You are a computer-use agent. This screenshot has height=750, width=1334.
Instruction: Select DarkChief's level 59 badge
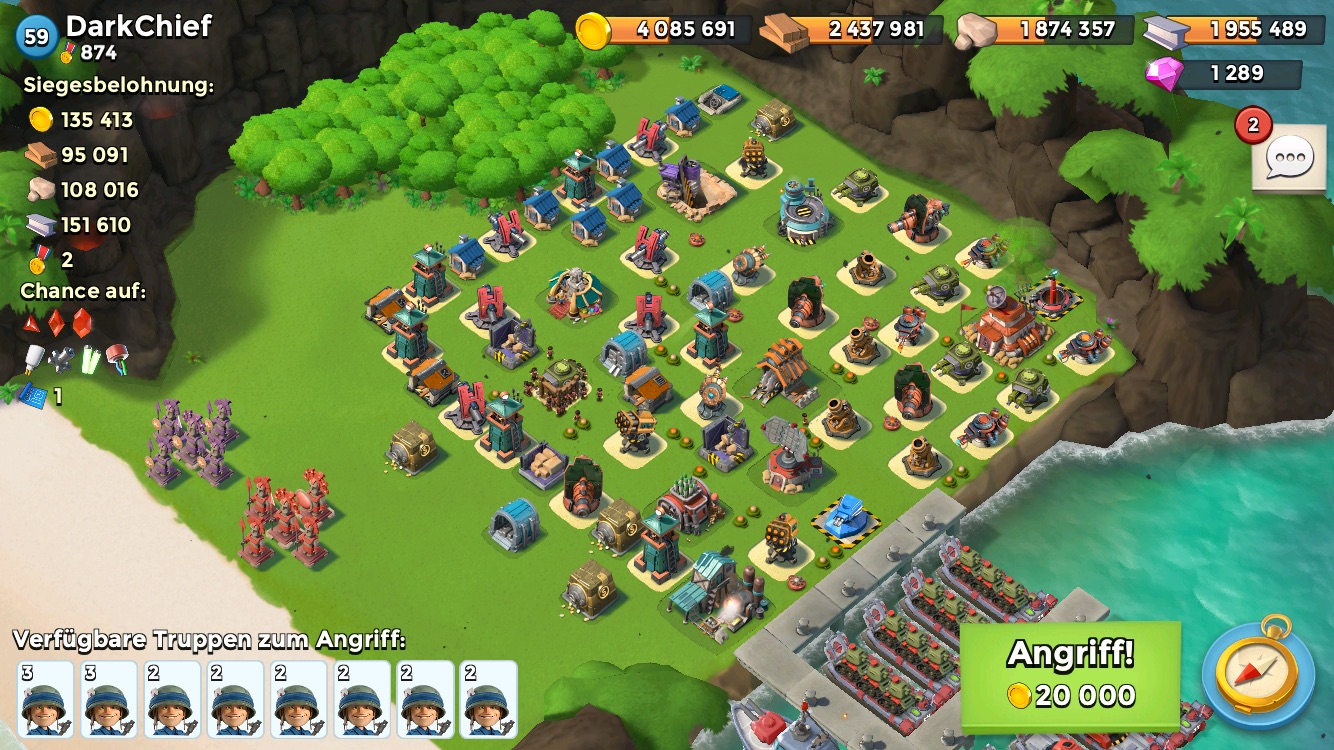[x=37, y=37]
